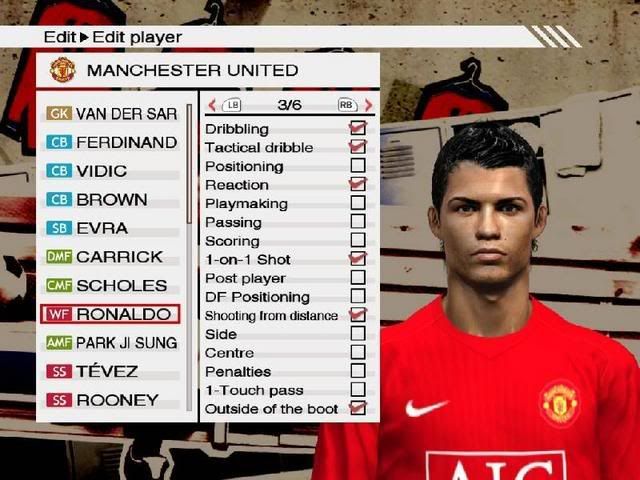Image resolution: width=640 pixels, height=480 pixels.
Task: Choose Ferdinand in the squad list
Action: 110,142
